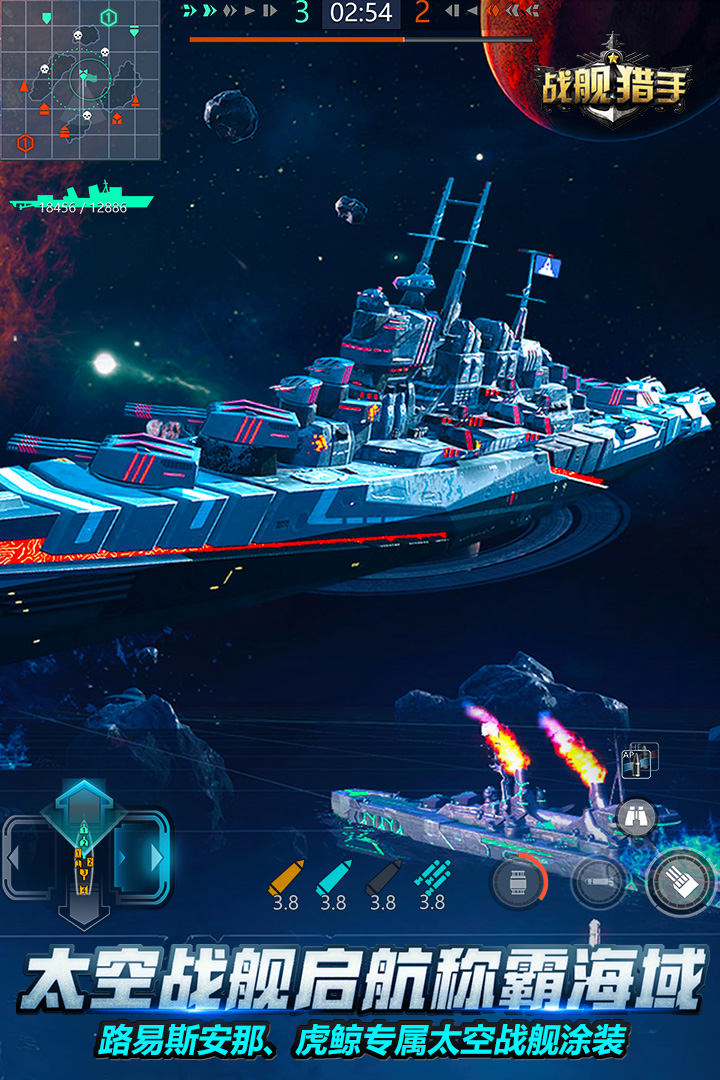Tap the steer-left arrow control

[x=28, y=857]
